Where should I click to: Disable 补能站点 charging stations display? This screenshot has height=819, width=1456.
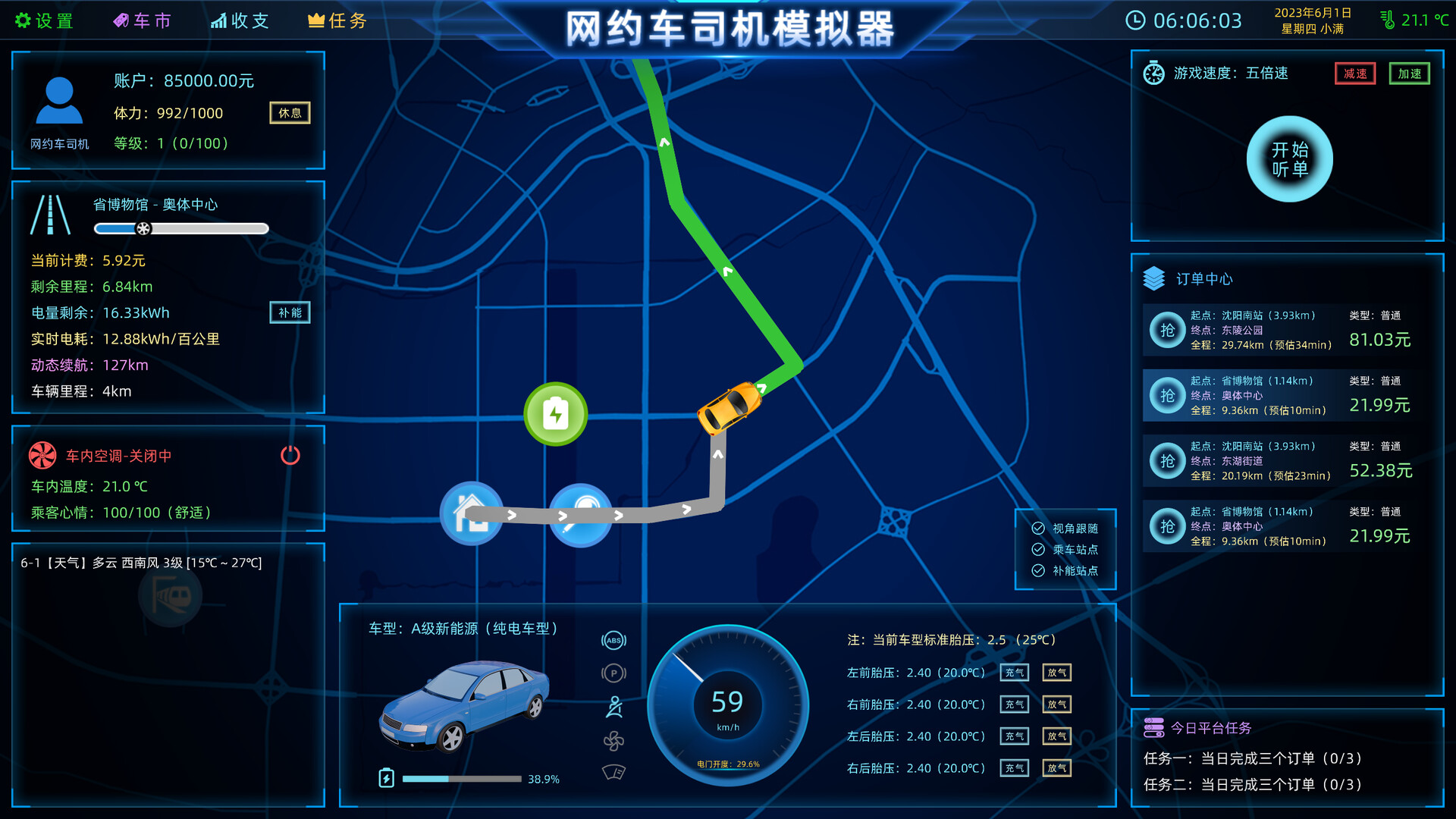click(1040, 571)
